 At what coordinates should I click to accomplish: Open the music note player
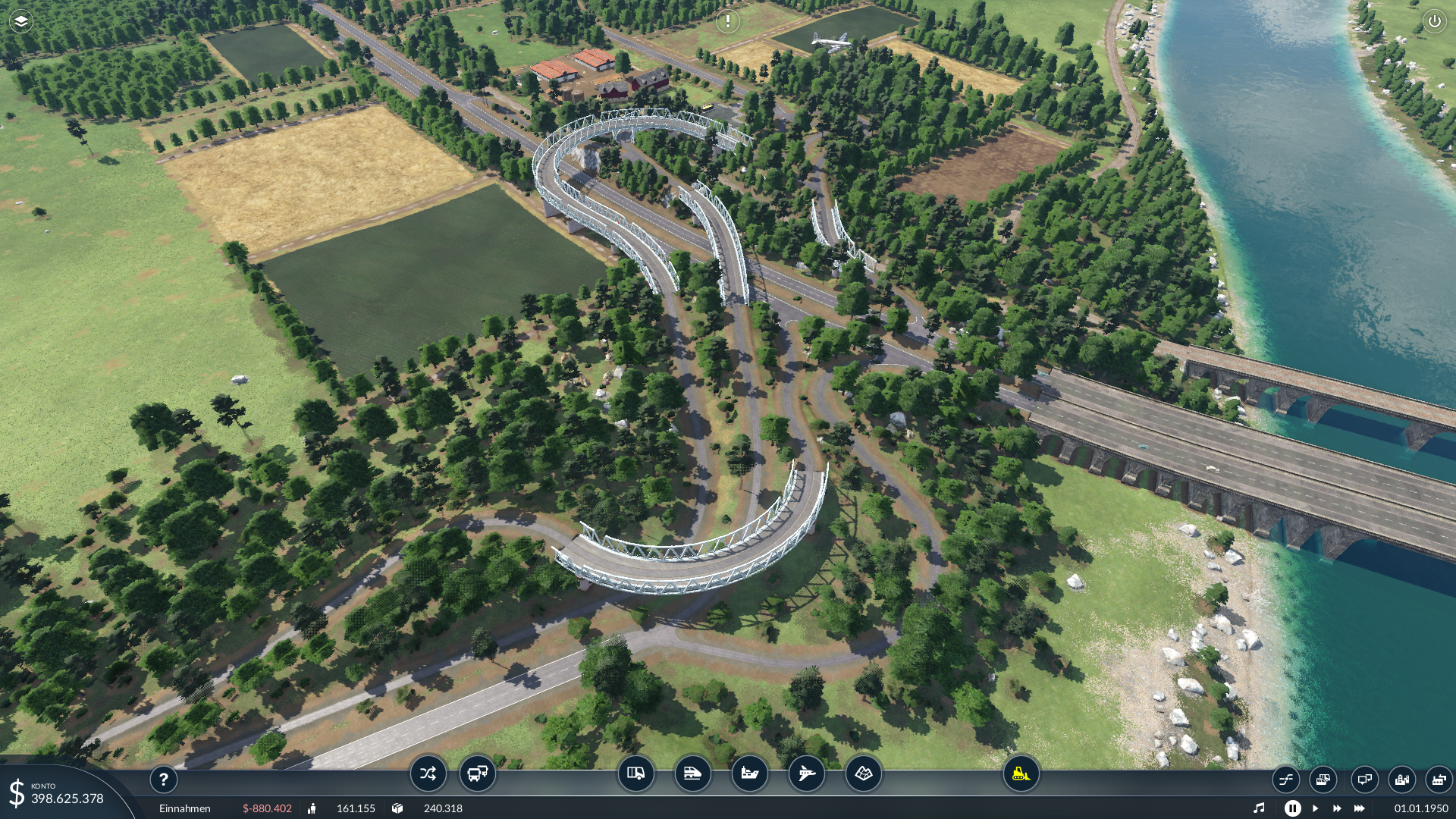[x=1259, y=808]
